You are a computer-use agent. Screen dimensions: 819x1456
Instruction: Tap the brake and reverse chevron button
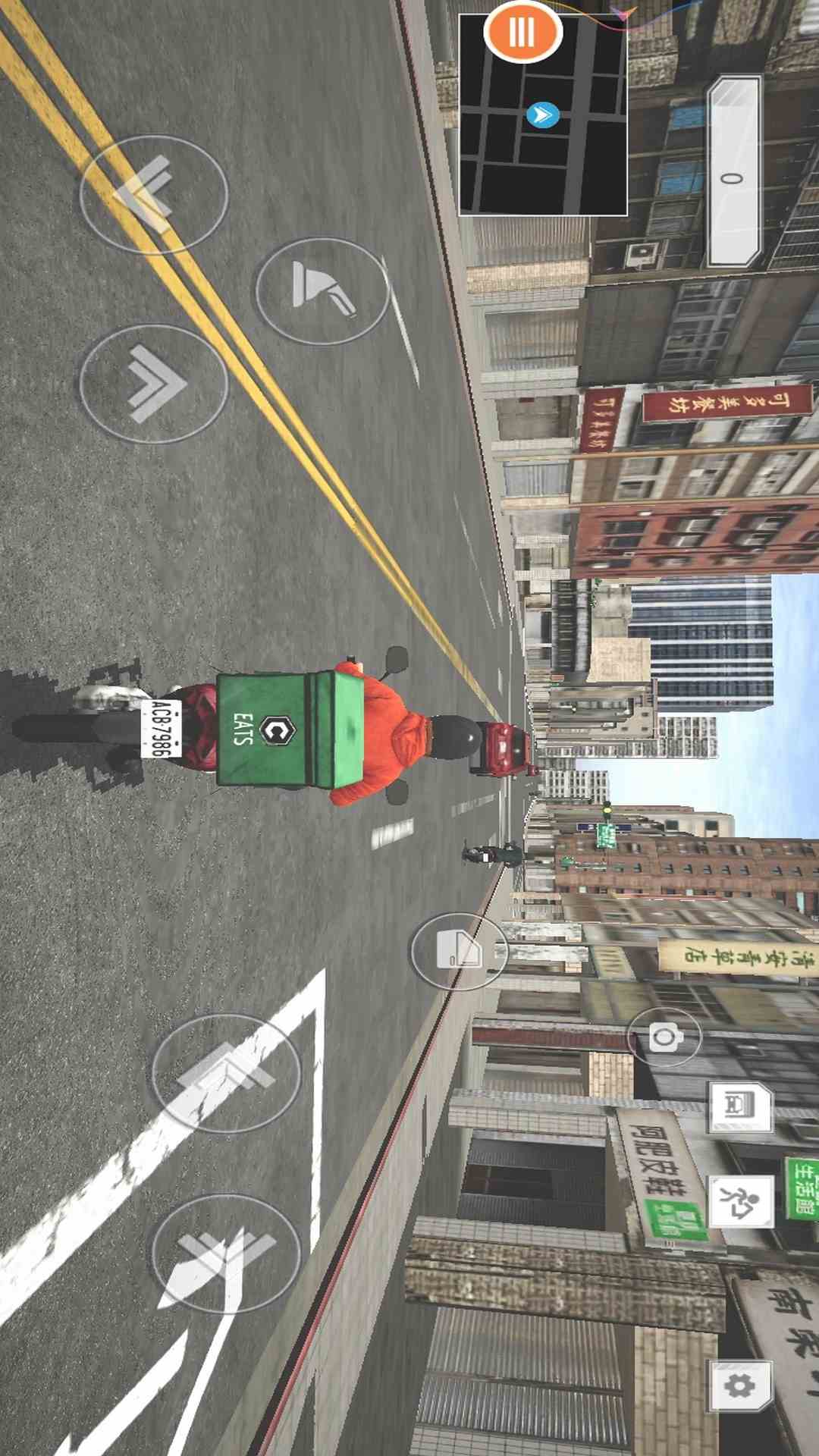(154, 193)
